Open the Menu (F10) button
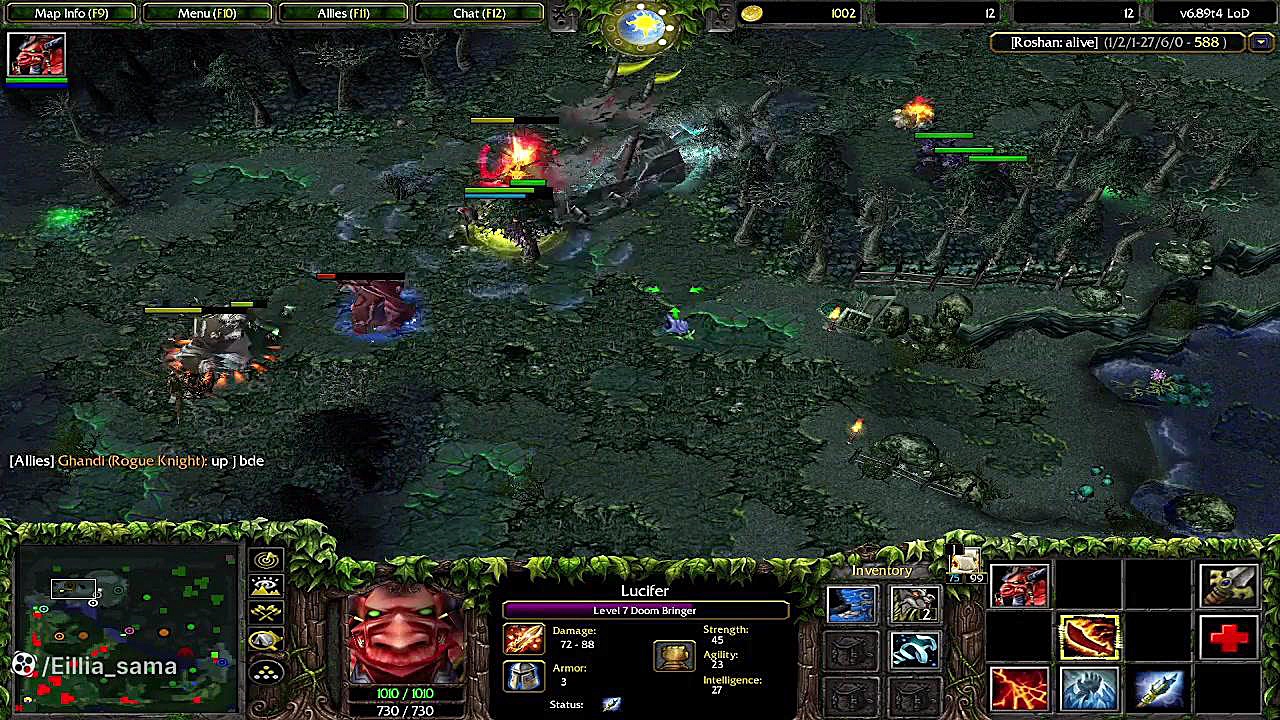 tap(207, 13)
